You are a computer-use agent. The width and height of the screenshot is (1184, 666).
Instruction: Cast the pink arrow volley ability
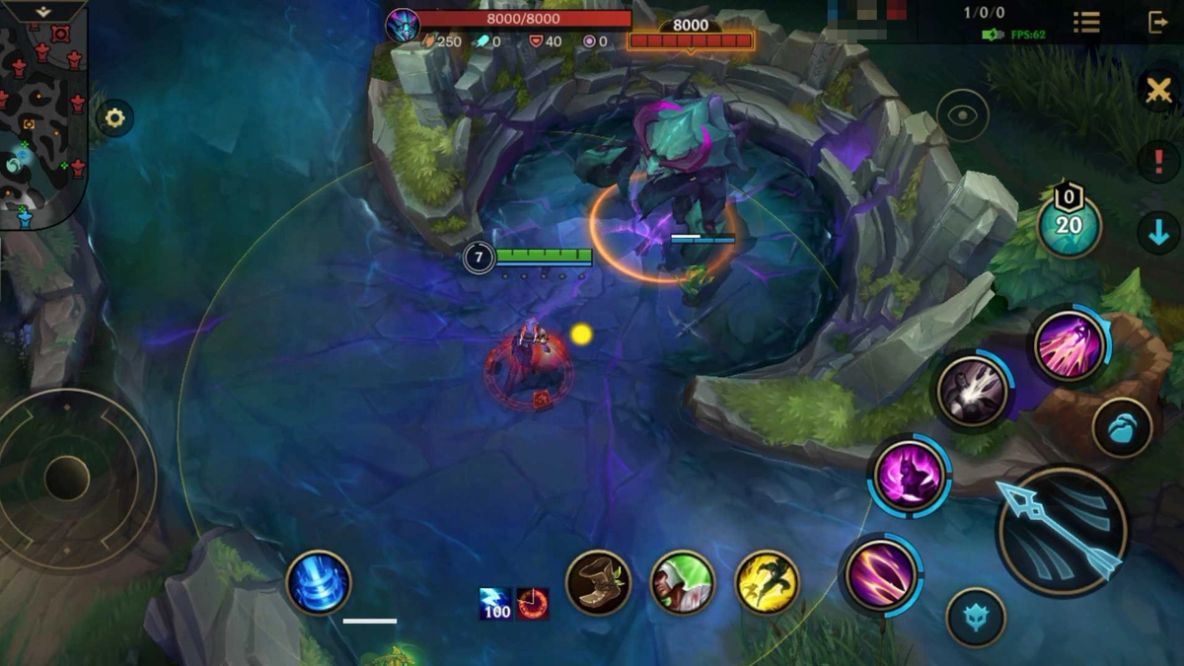coord(1069,346)
